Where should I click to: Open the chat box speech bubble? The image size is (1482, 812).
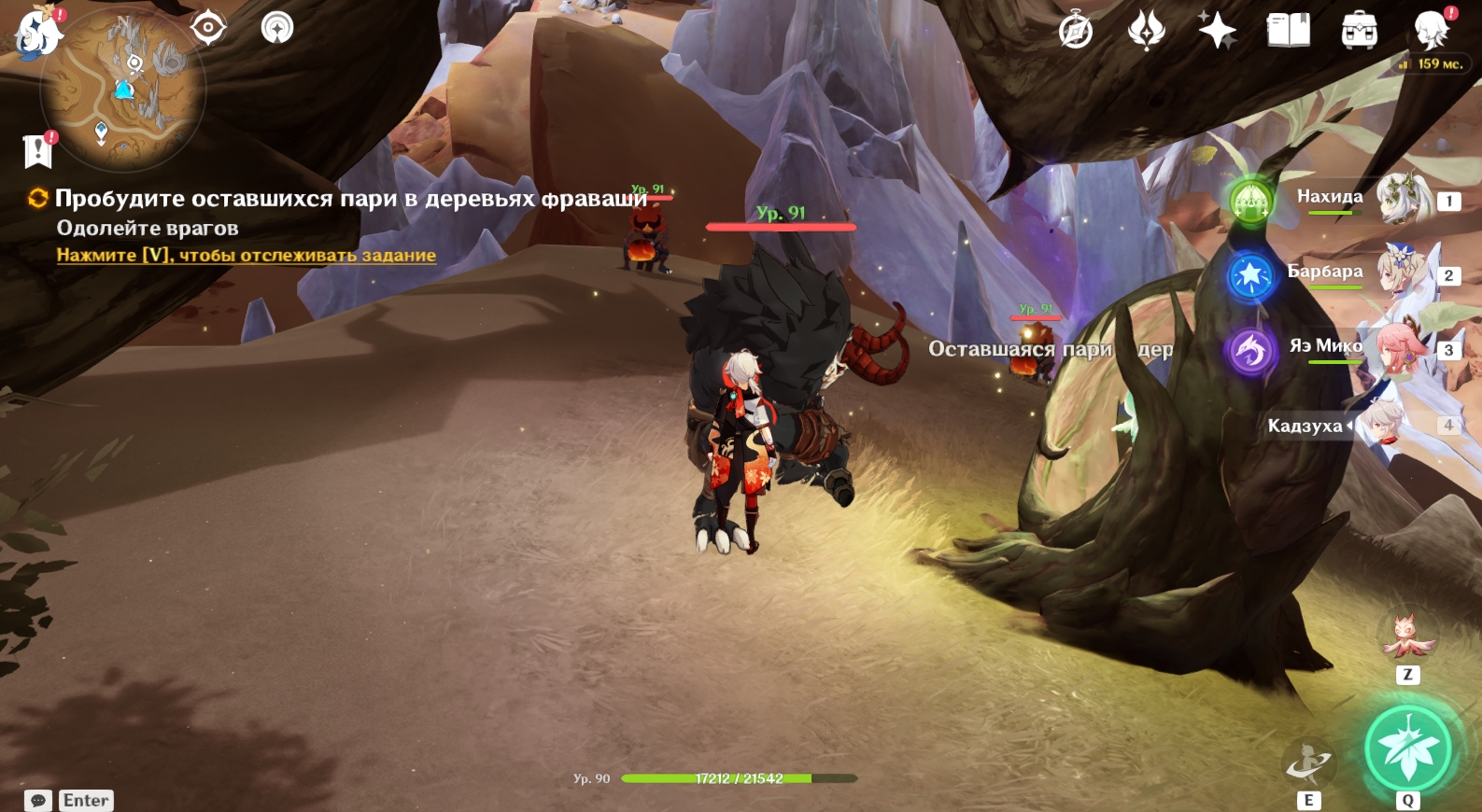tap(38, 801)
